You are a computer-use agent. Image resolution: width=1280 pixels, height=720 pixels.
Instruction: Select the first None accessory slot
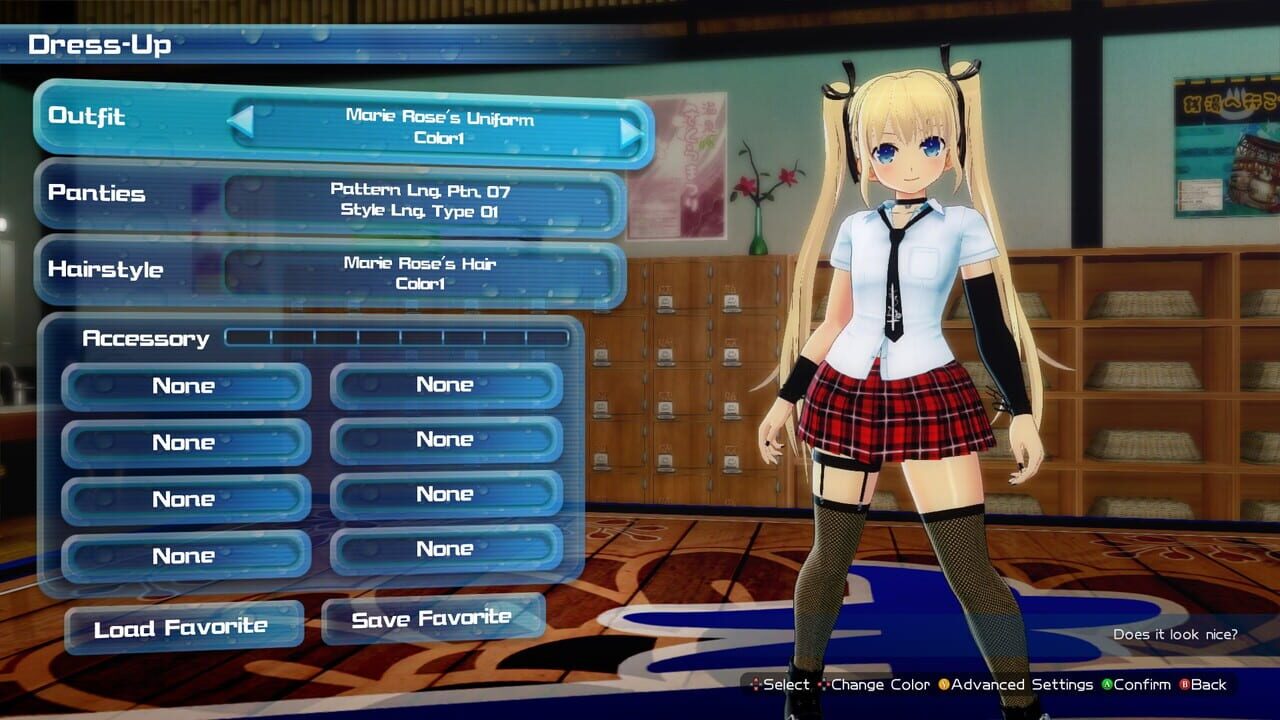pos(185,386)
